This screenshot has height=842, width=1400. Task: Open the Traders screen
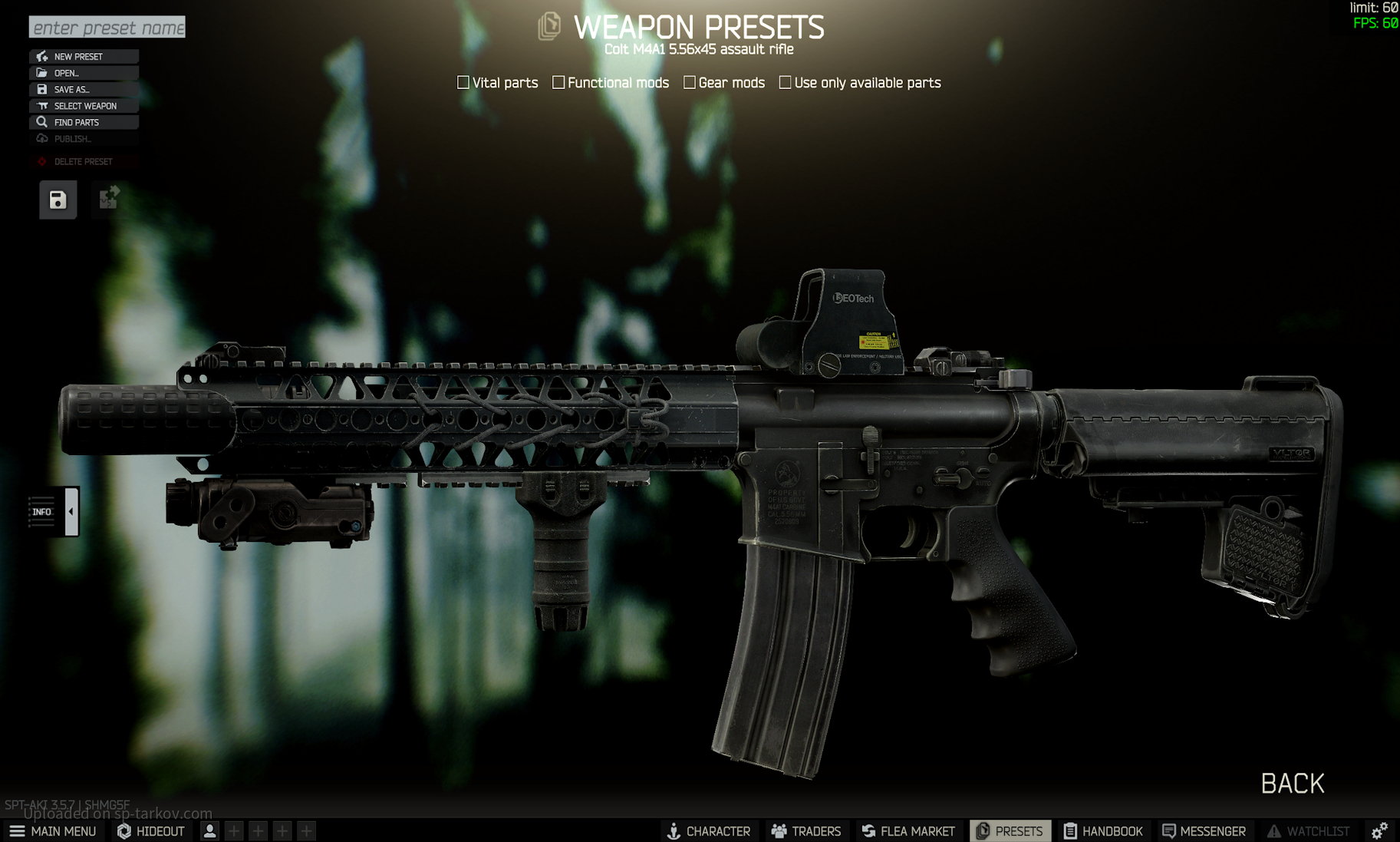pyautogui.click(x=806, y=831)
